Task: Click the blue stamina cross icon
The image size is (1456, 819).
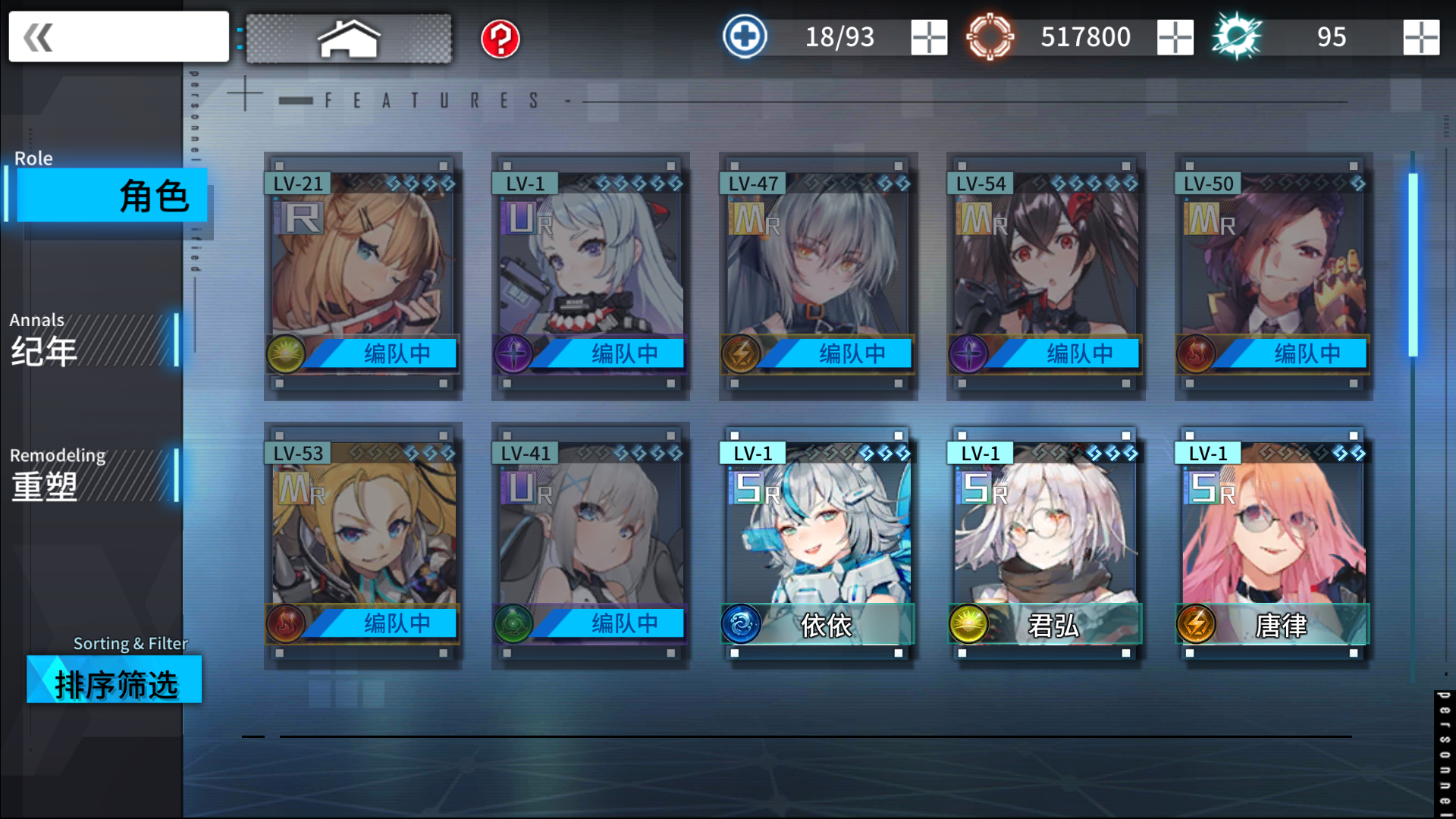Action: pyautogui.click(x=744, y=36)
